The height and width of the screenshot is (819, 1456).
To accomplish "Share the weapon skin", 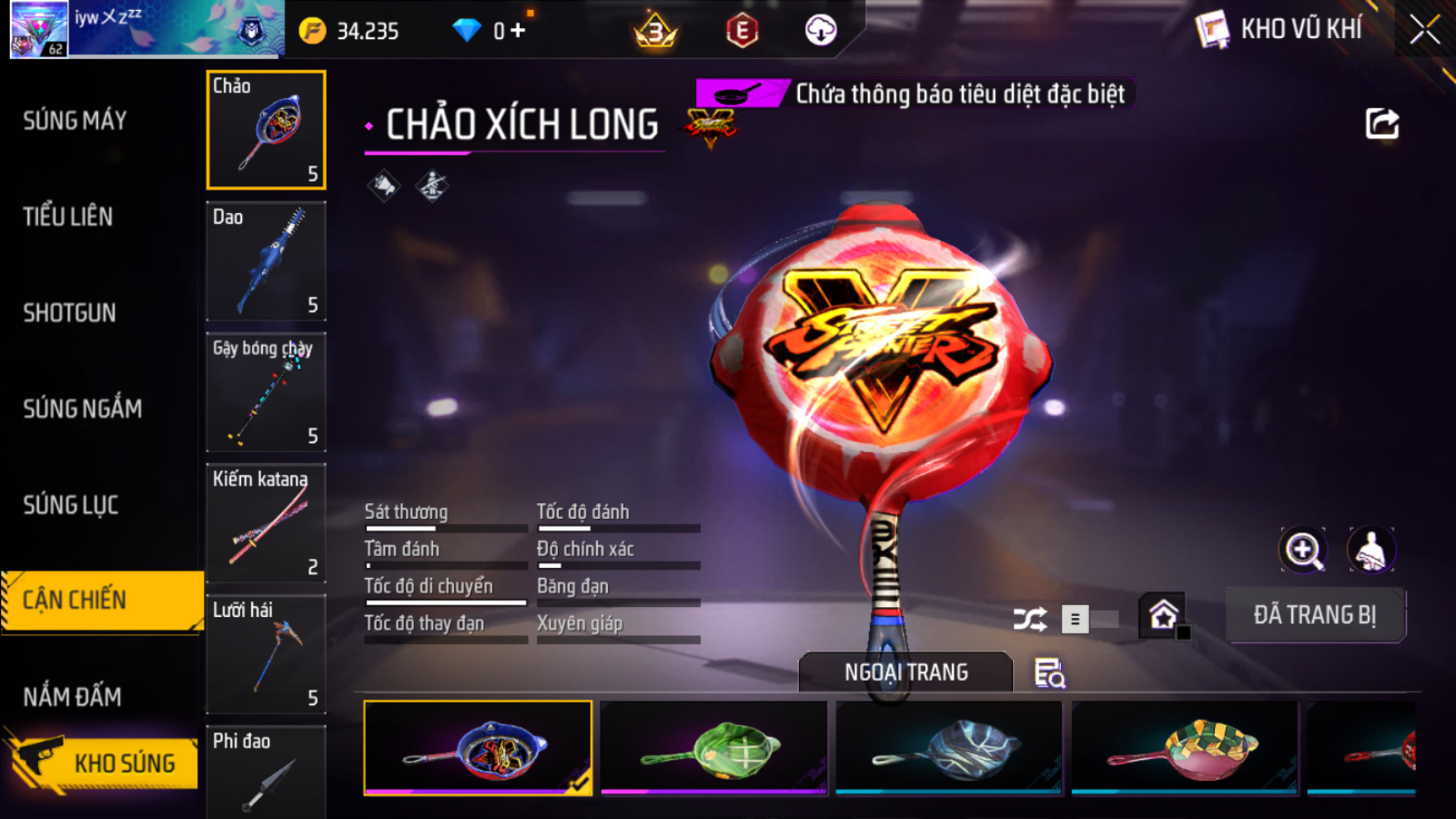I will click(1382, 125).
